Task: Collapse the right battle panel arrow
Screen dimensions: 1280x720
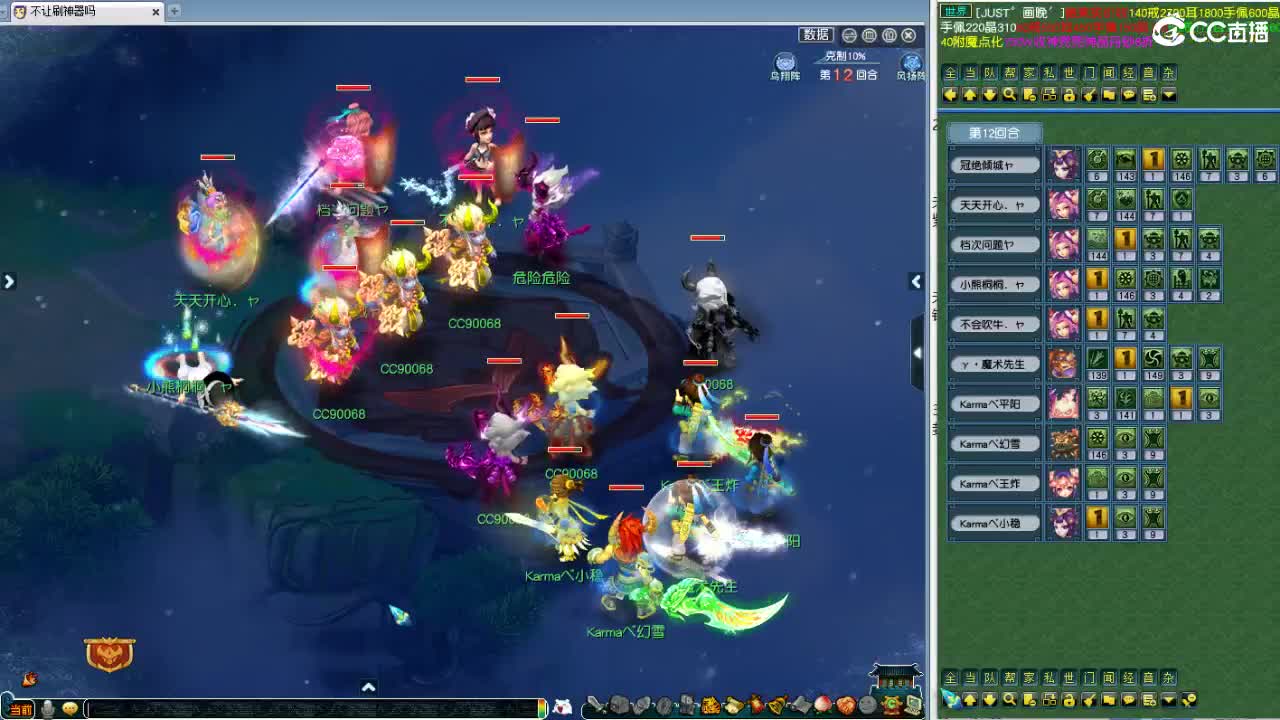Action: (x=917, y=352)
